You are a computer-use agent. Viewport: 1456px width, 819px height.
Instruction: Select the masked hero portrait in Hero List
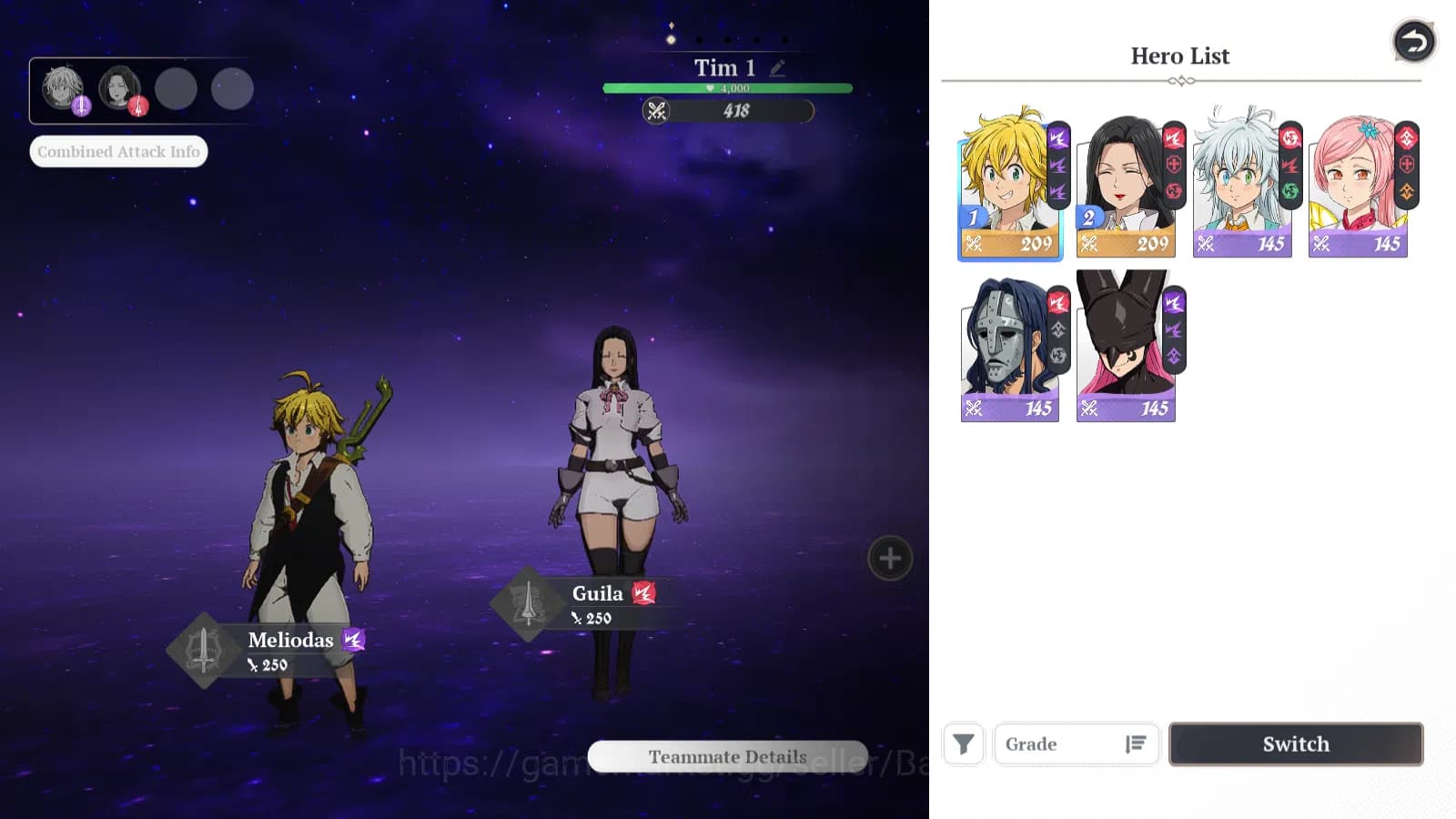[x=1007, y=346]
